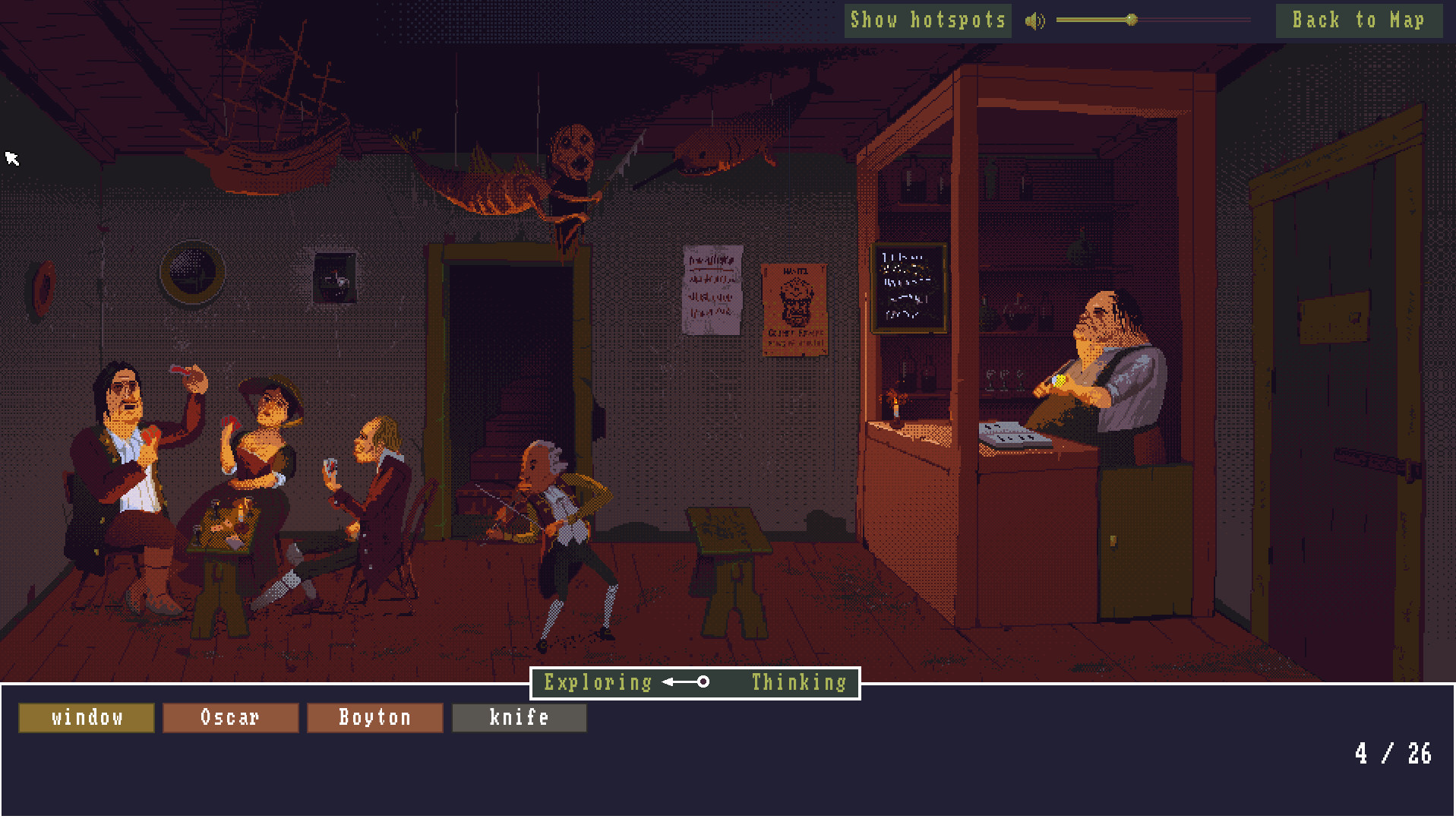The height and width of the screenshot is (819, 1456).
Task: Click the wanted poster on the wall
Action: coord(794,308)
